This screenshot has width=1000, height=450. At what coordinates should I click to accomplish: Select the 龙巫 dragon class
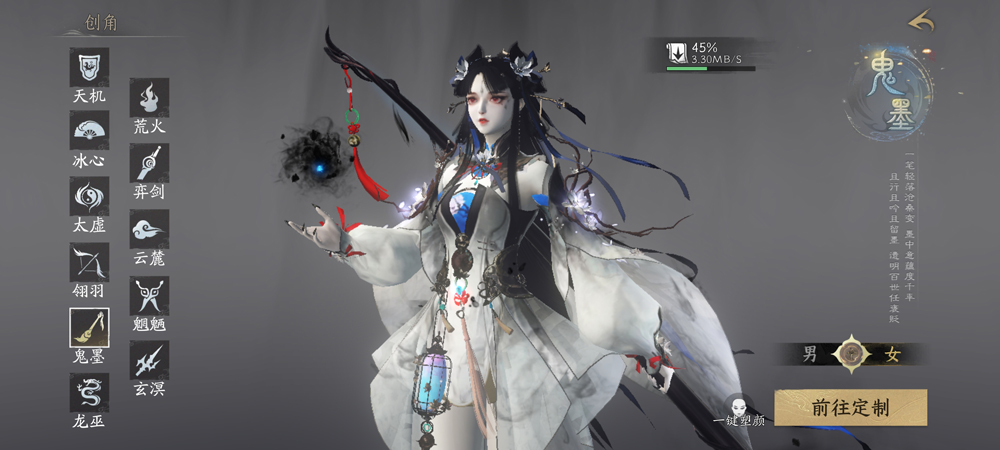tap(89, 392)
